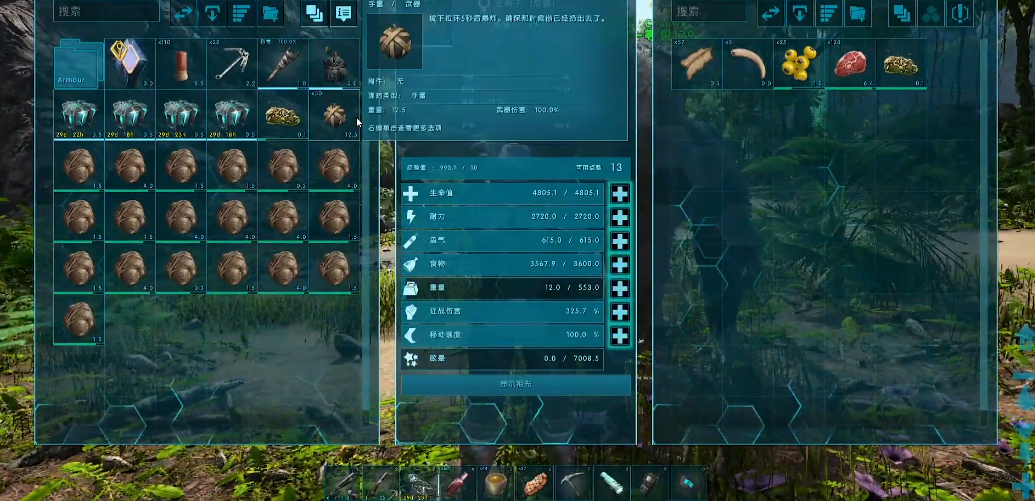Select the grappling hook item slot

click(232, 65)
